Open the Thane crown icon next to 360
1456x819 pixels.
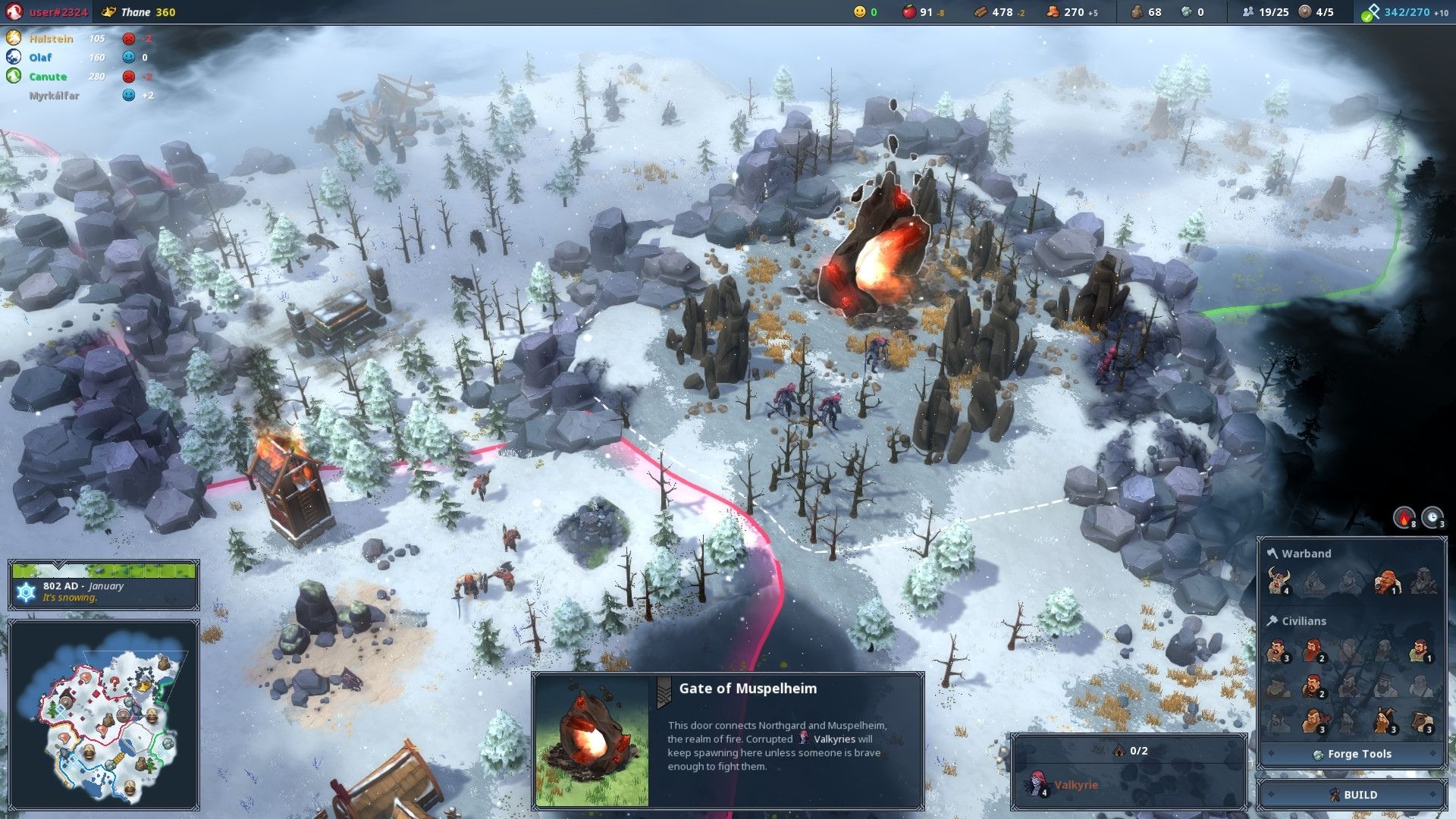[110, 12]
